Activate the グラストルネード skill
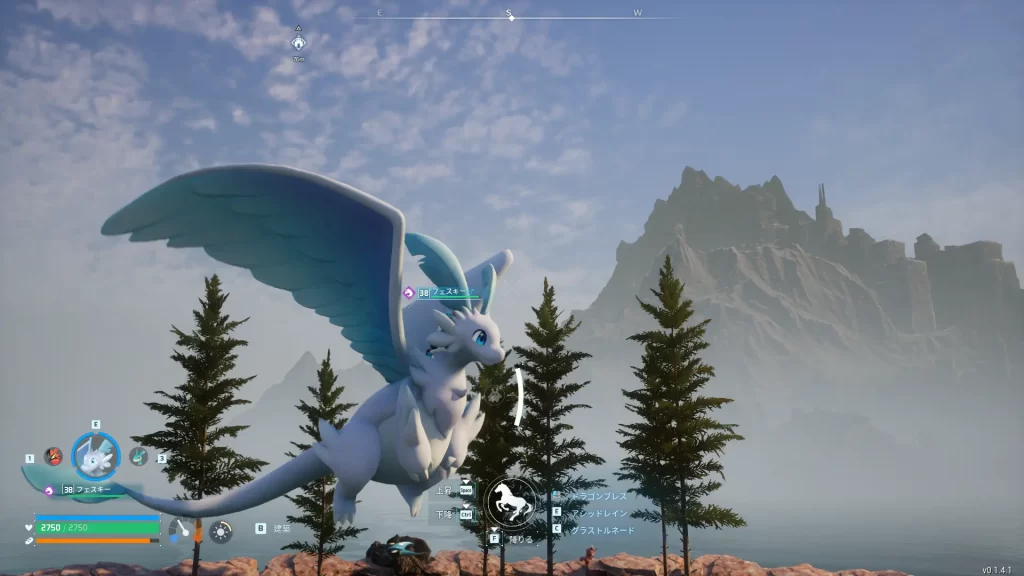The image size is (1024, 576). point(602,530)
